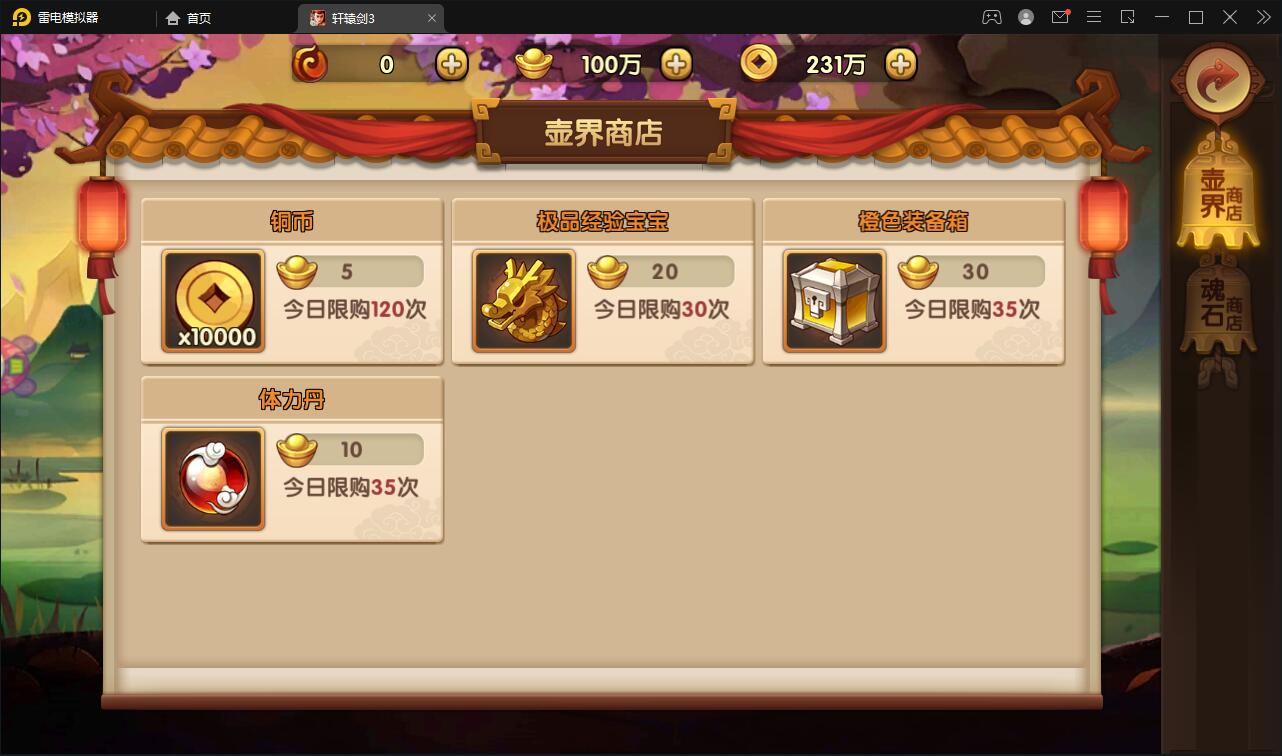This screenshot has width=1282, height=756.
Task: Tap the 体力丹 stamina pill icon
Action: click(x=212, y=478)
